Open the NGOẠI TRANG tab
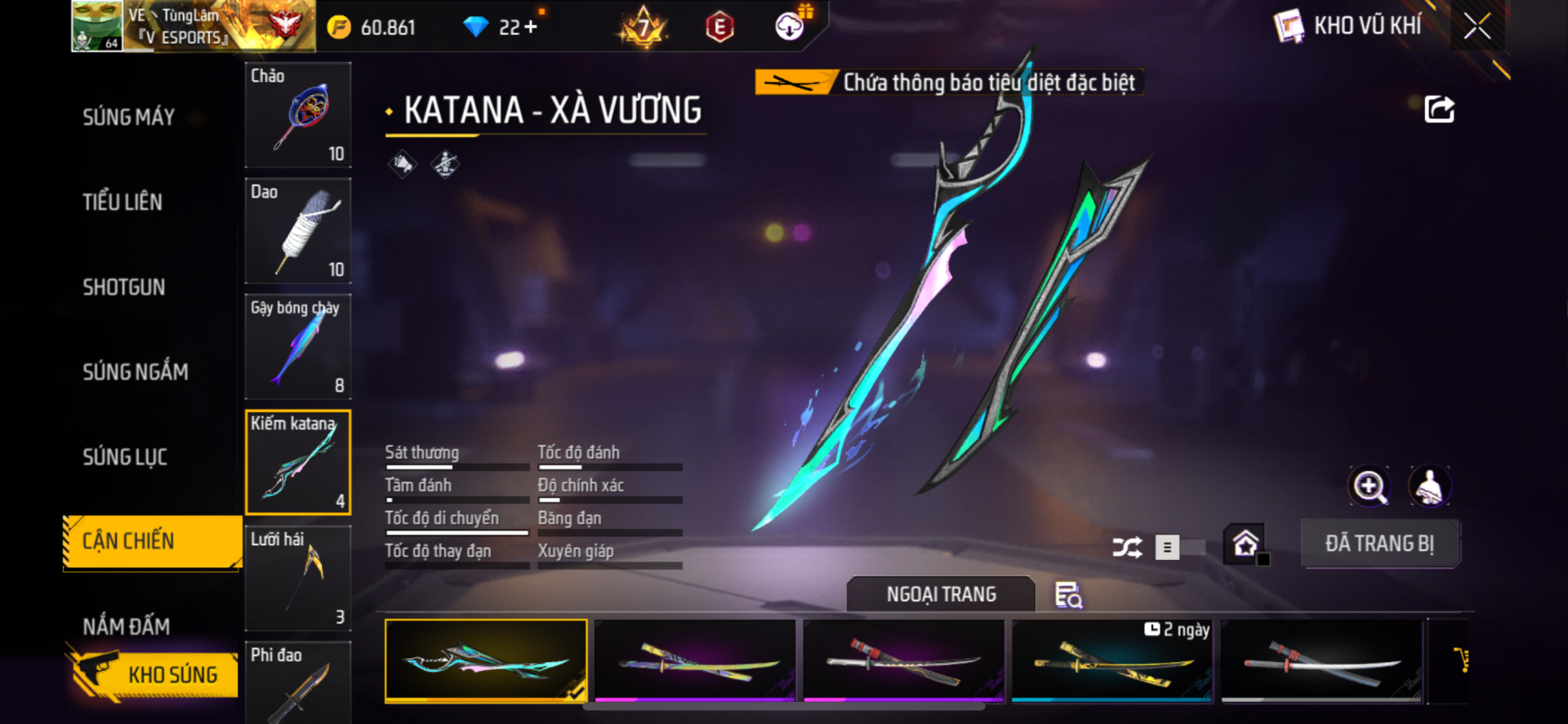The height and width of the screenshot is (724, 1568). [941, 594]
